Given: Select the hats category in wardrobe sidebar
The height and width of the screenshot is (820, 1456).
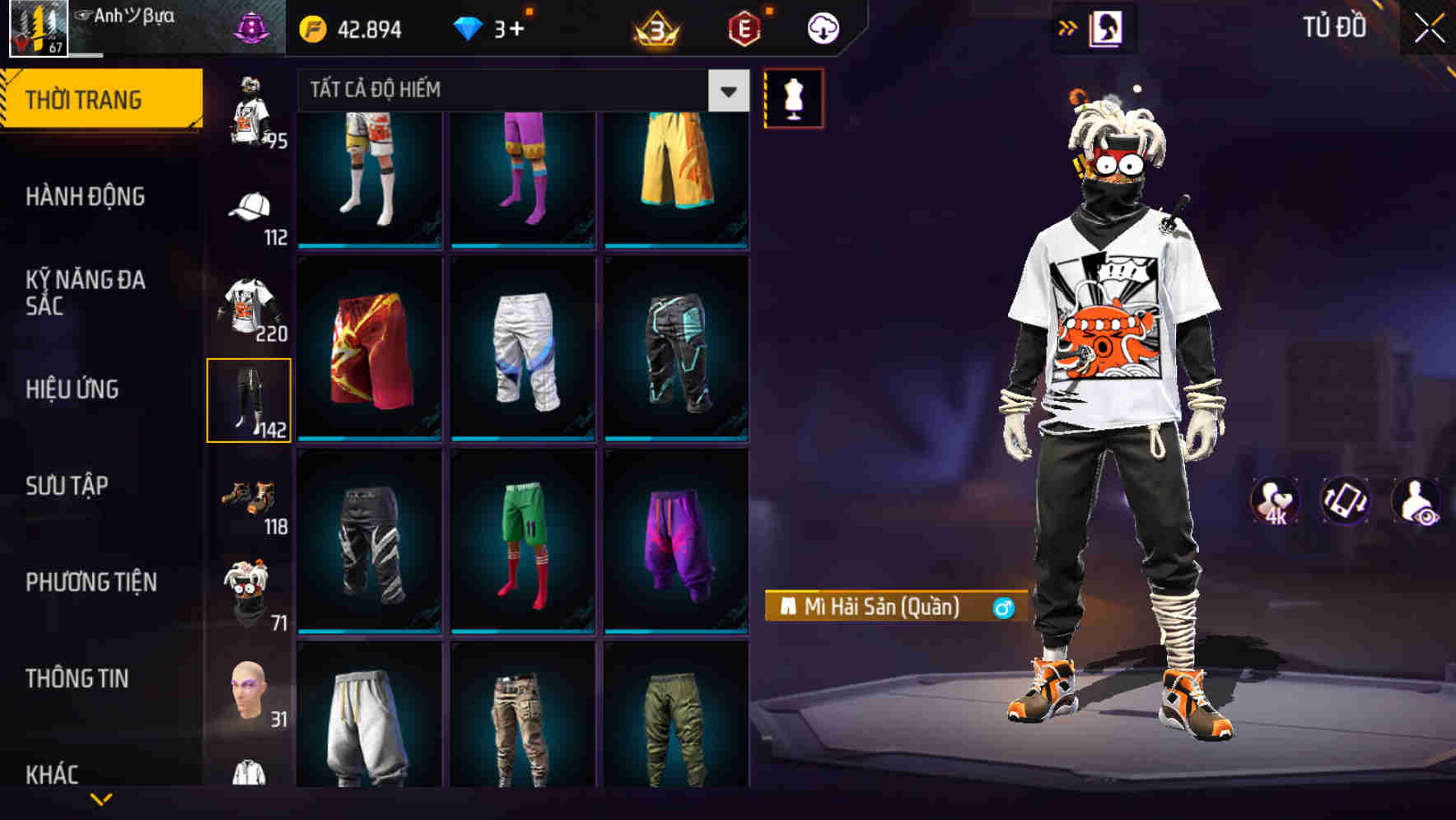Looking at the screenshot, I should pos(251,211).
